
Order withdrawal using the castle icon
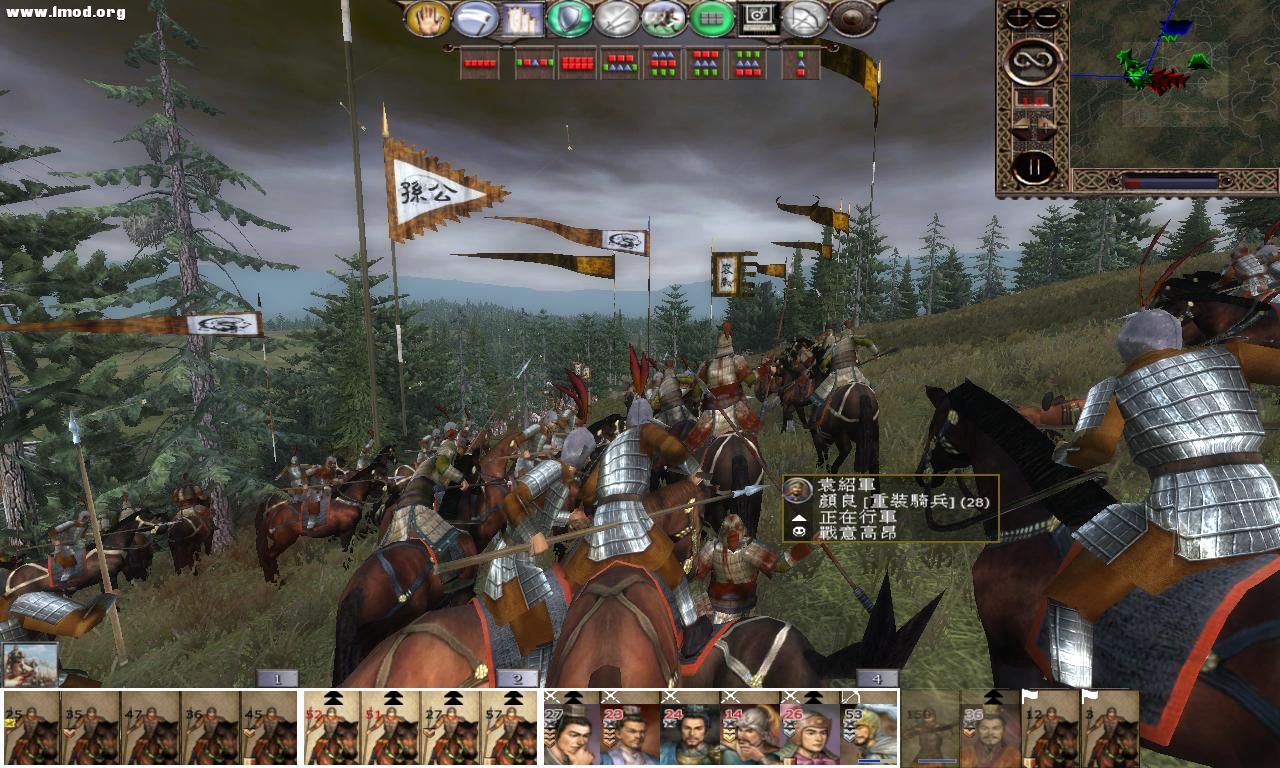pyautogui.click(x=524, y=21)
